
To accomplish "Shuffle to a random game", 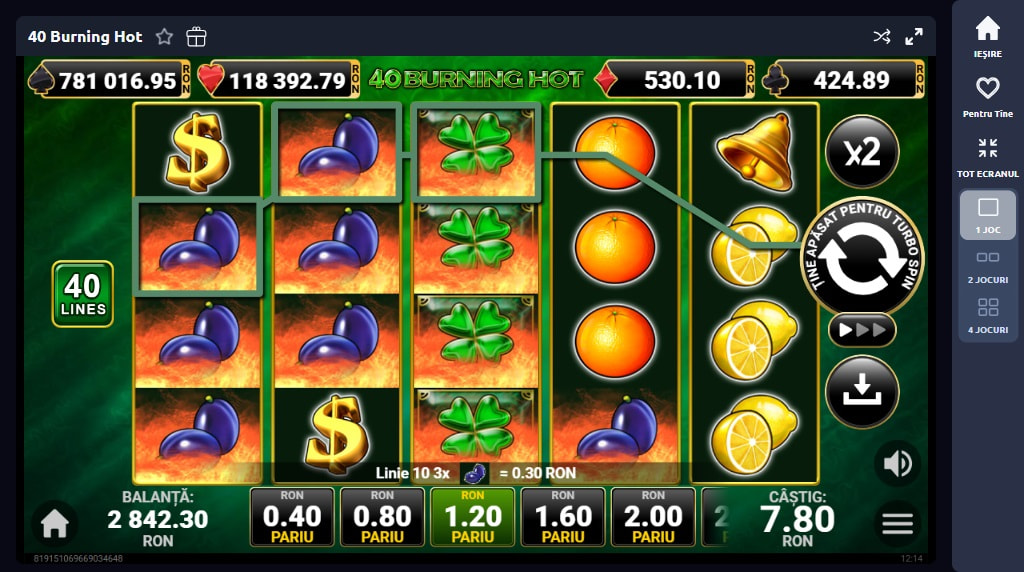I will tap(881, 37).
